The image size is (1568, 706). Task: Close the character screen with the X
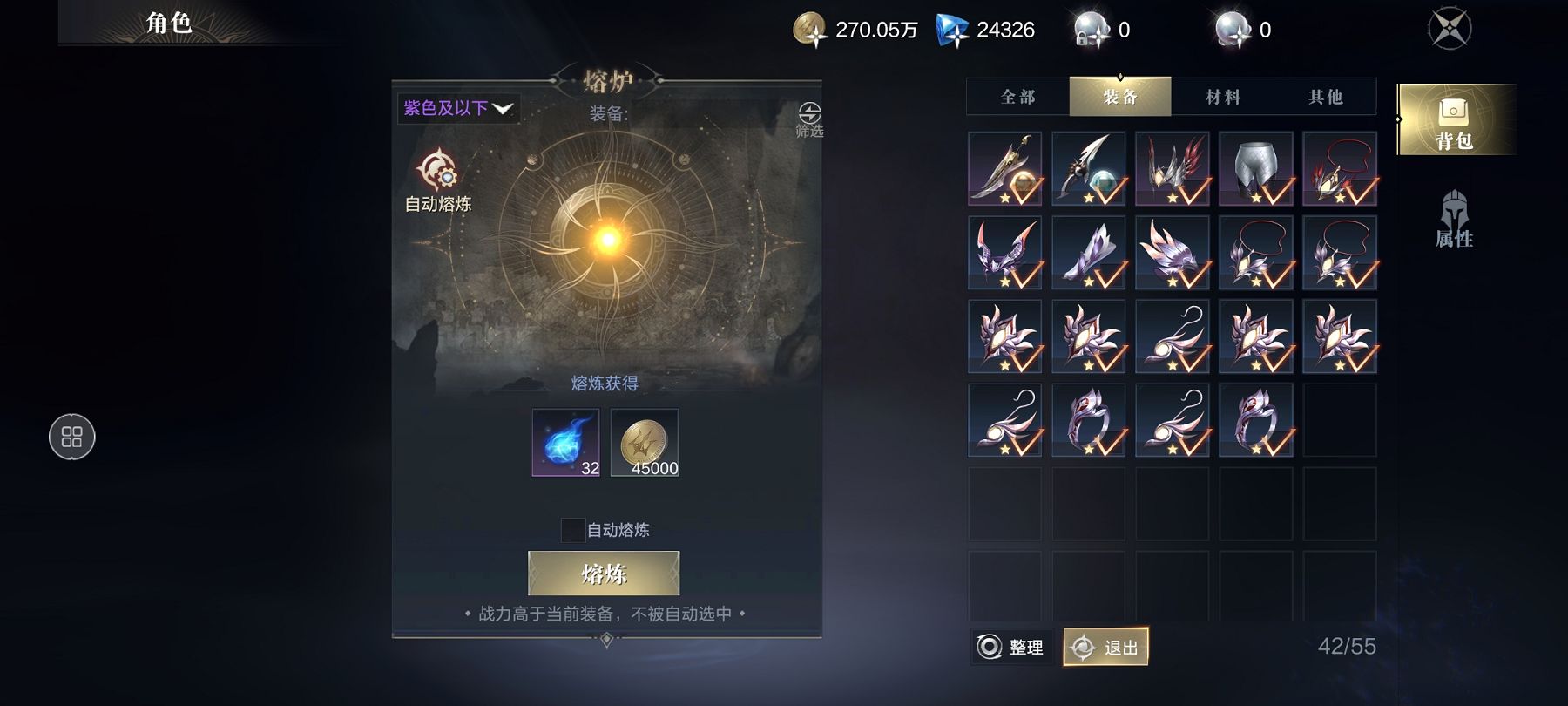[1450, 29]
